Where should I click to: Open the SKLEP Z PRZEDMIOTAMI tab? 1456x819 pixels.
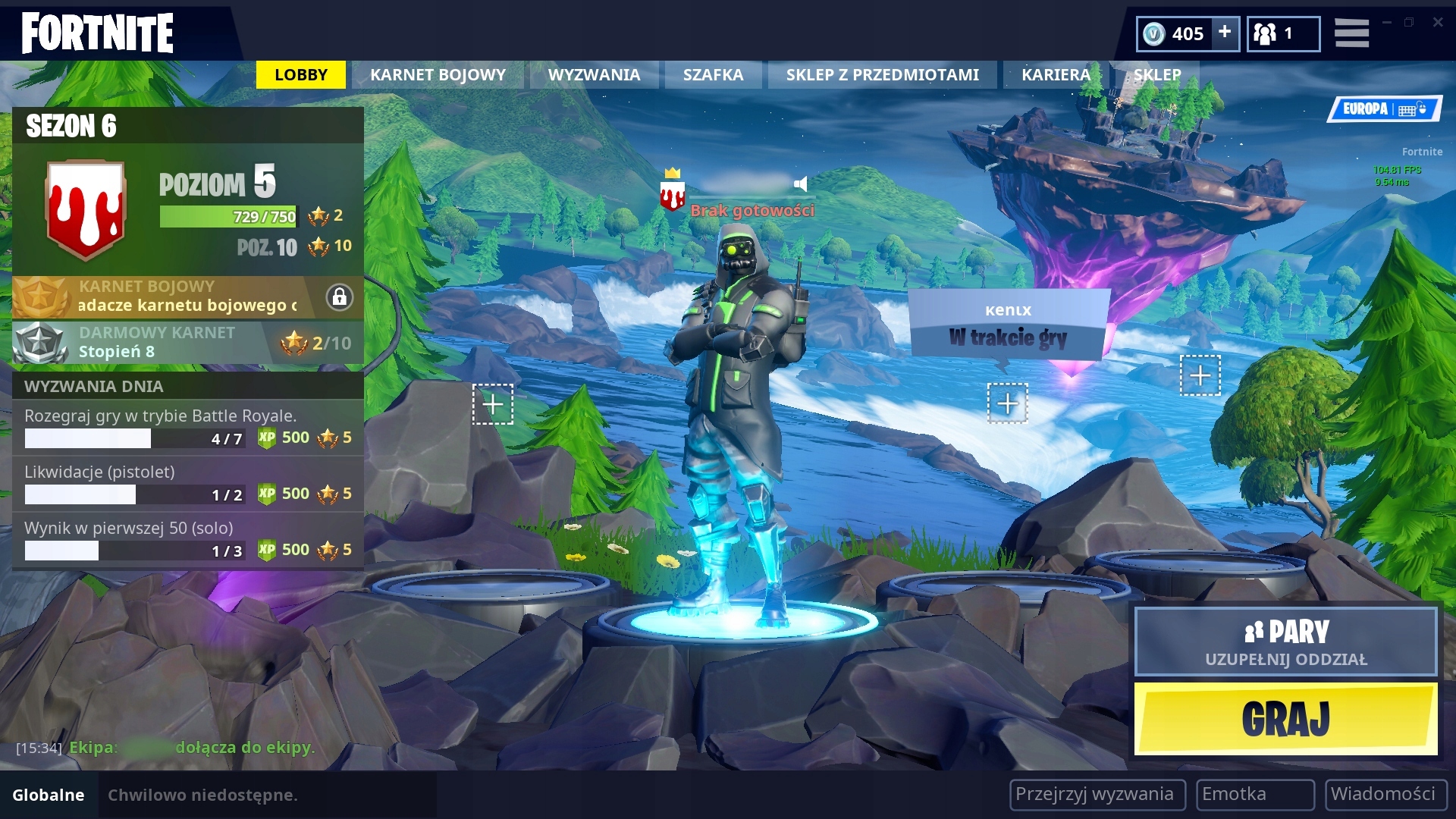click(882, 74)
